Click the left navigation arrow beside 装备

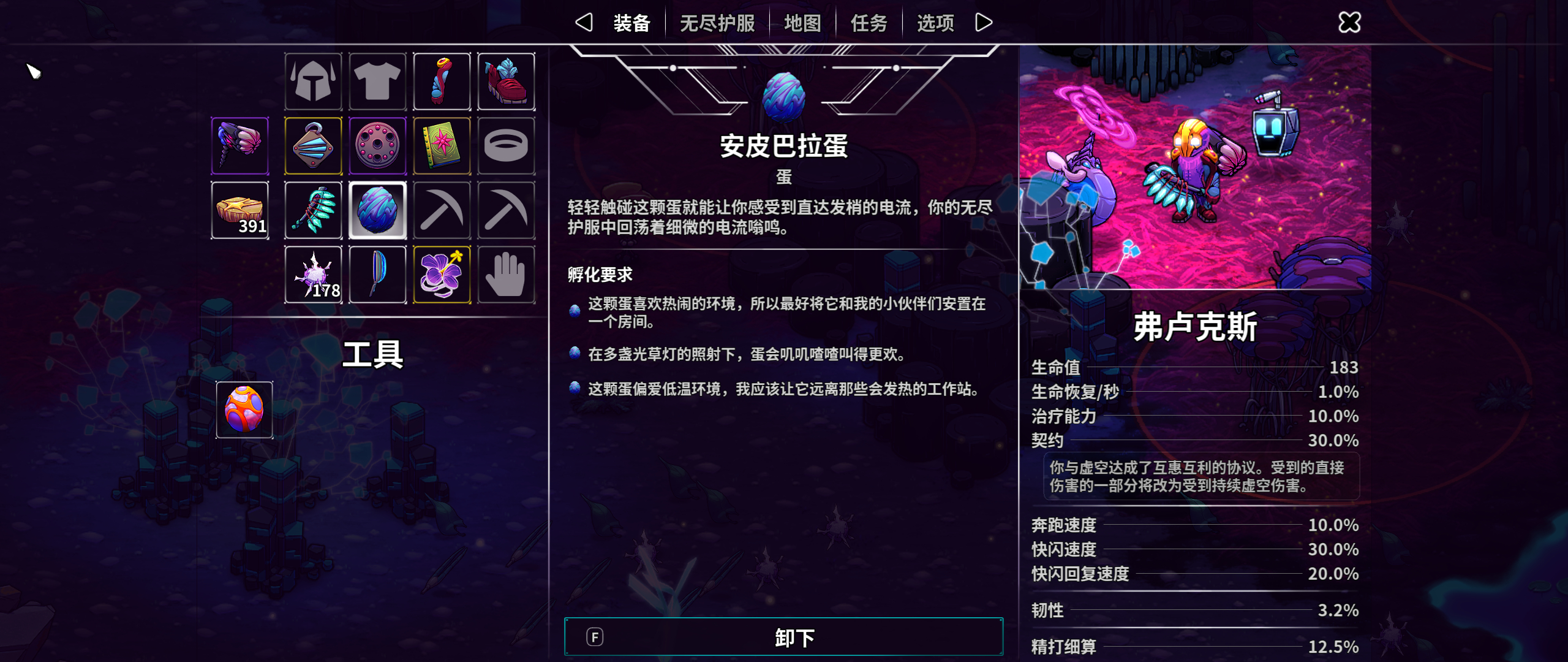pos(583,22)
